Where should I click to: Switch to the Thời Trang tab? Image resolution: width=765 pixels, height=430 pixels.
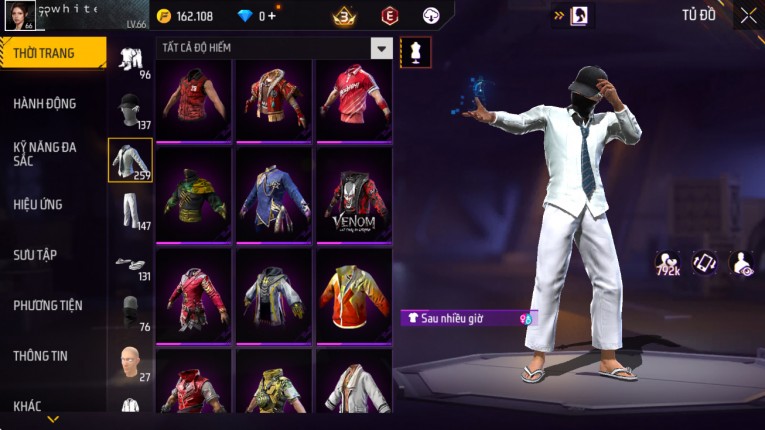50,53
